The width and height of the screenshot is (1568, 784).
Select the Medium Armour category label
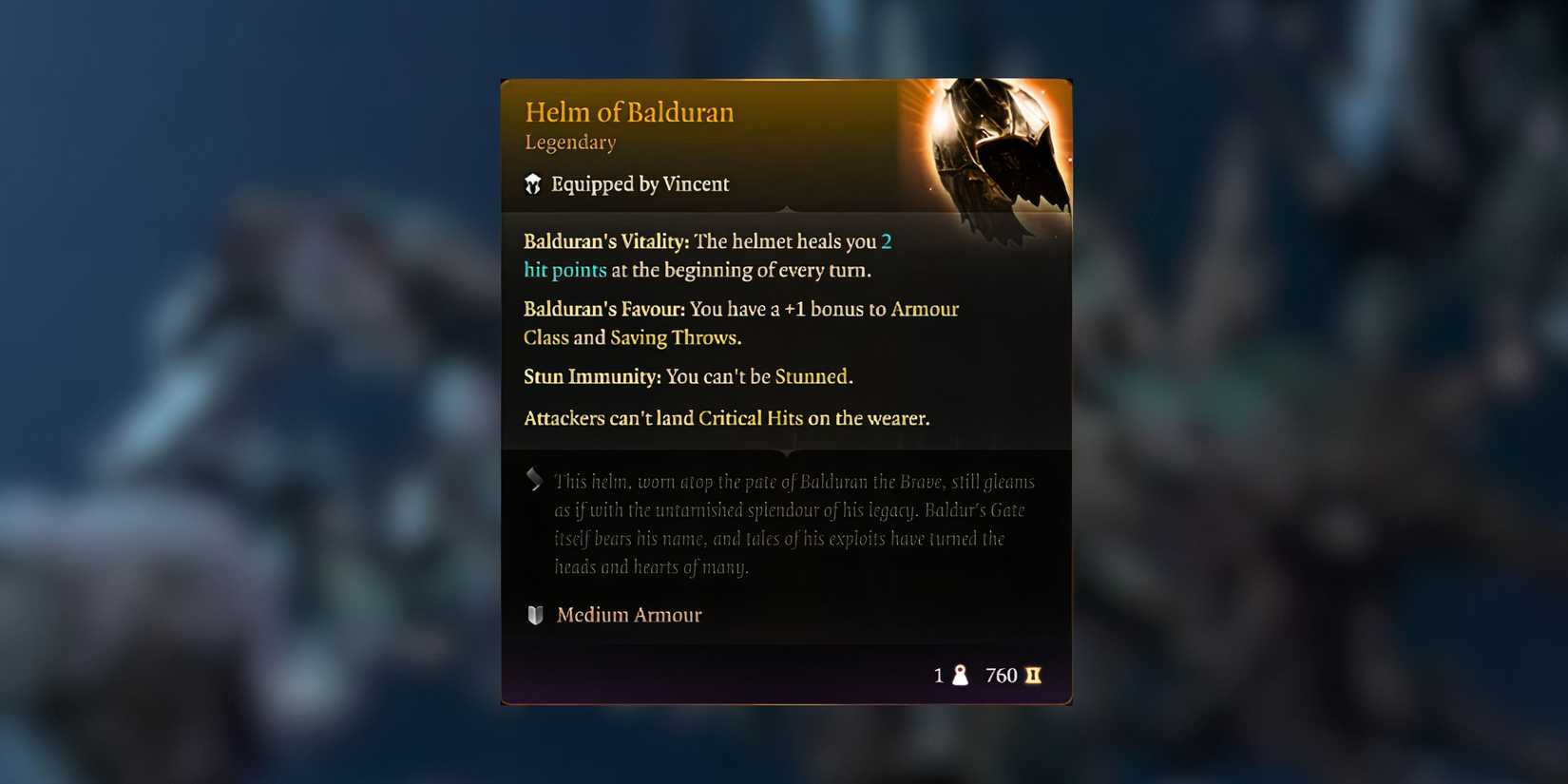(x=629, y=615)
